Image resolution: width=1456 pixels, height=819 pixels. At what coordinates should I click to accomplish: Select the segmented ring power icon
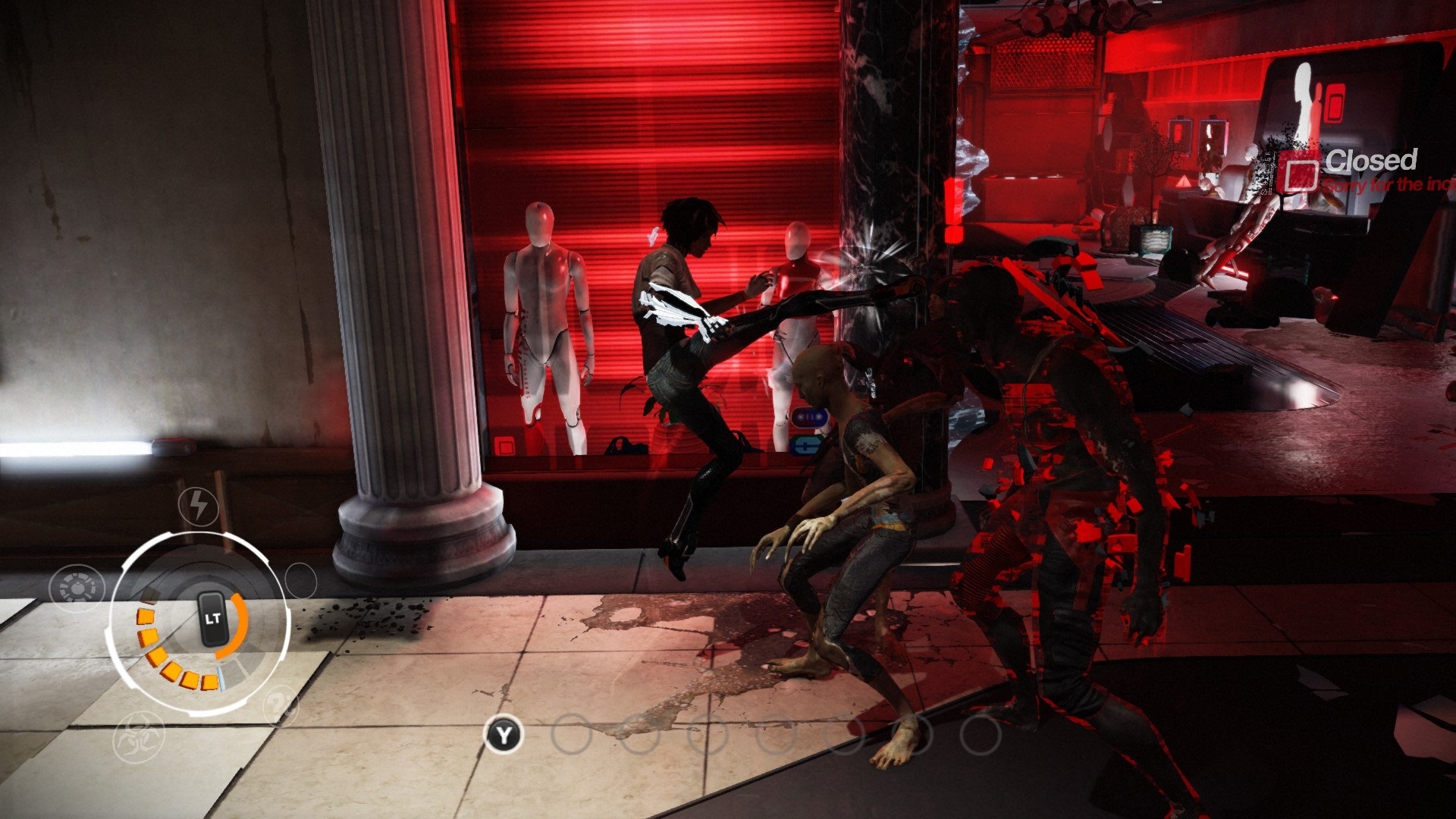(77, 588)
